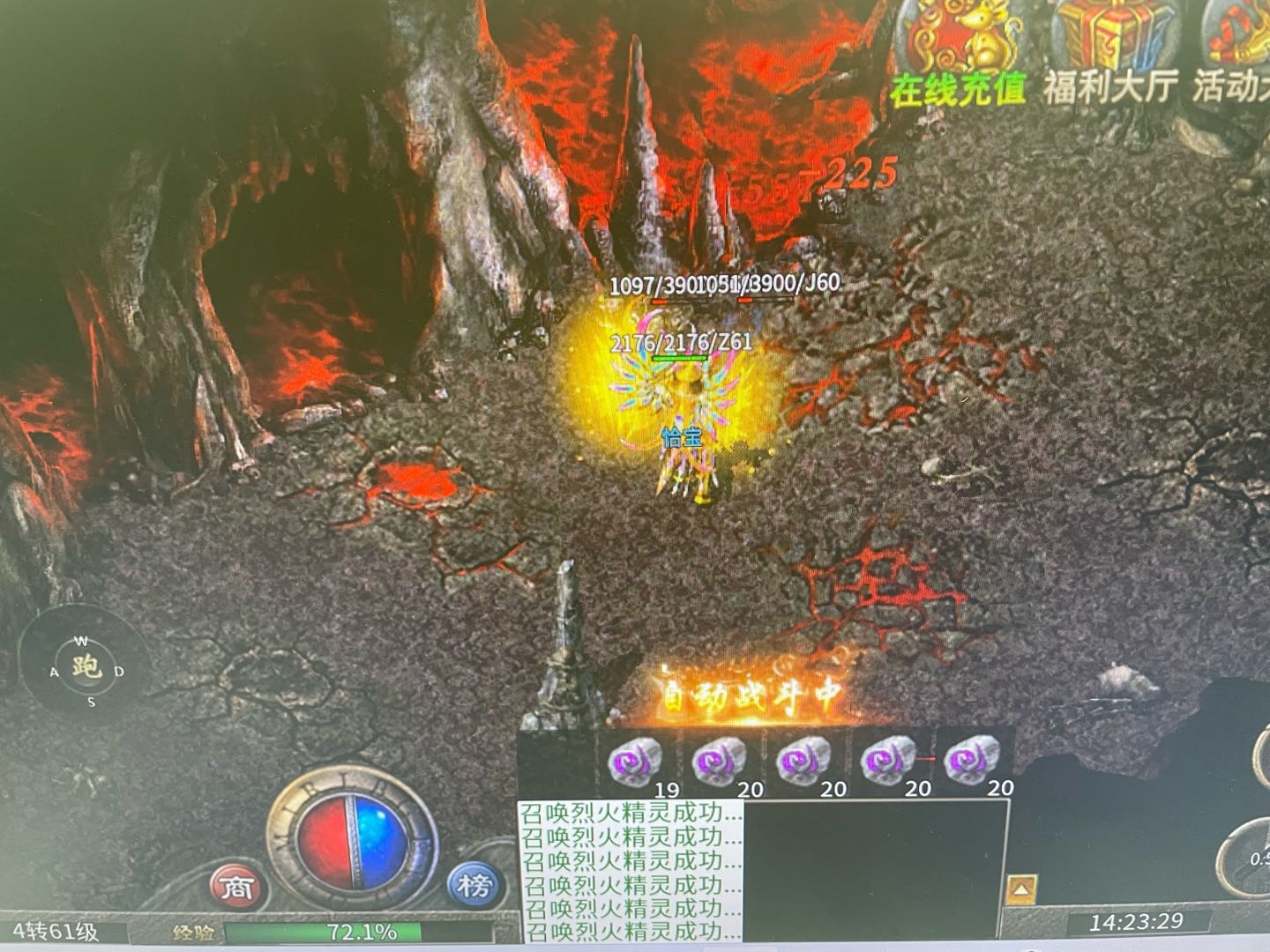This screenshot has height=952, width=1270.
Task: Click the 自动战斗中 auto-battle indicator
Action: coord(751,696)
